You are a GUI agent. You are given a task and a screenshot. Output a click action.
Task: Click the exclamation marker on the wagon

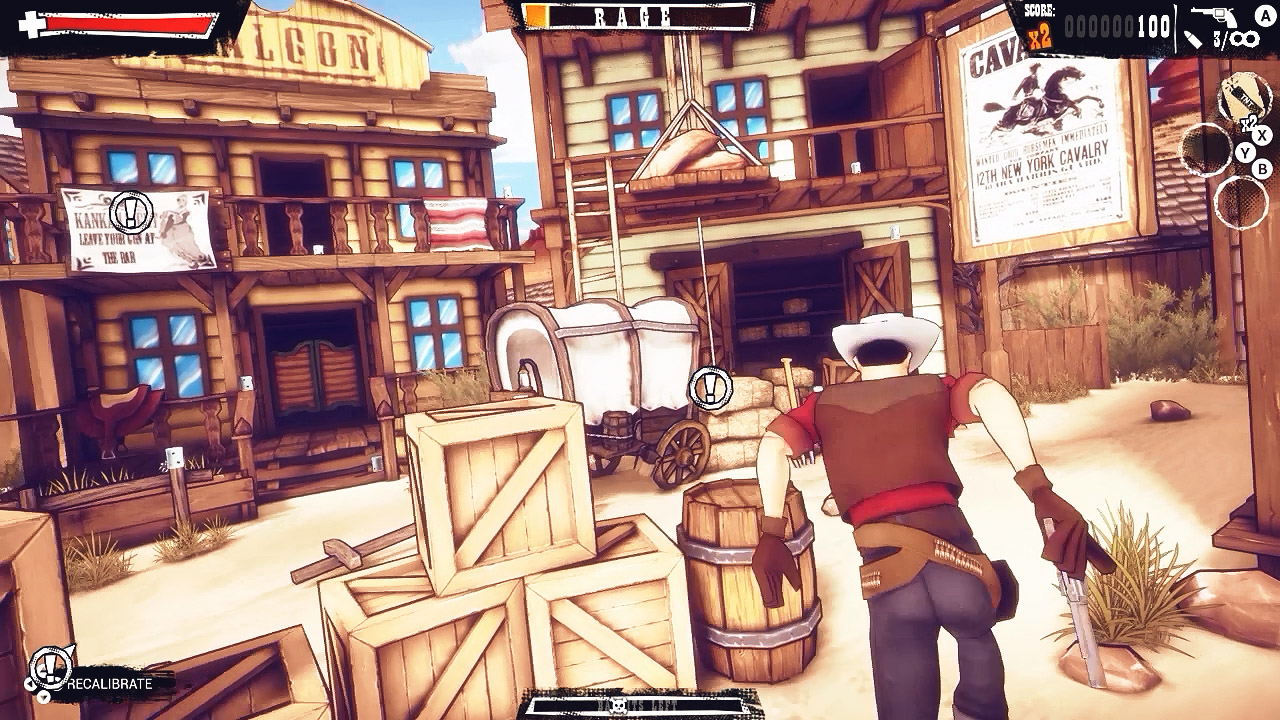pyautogui.click(x=711, y=387)
